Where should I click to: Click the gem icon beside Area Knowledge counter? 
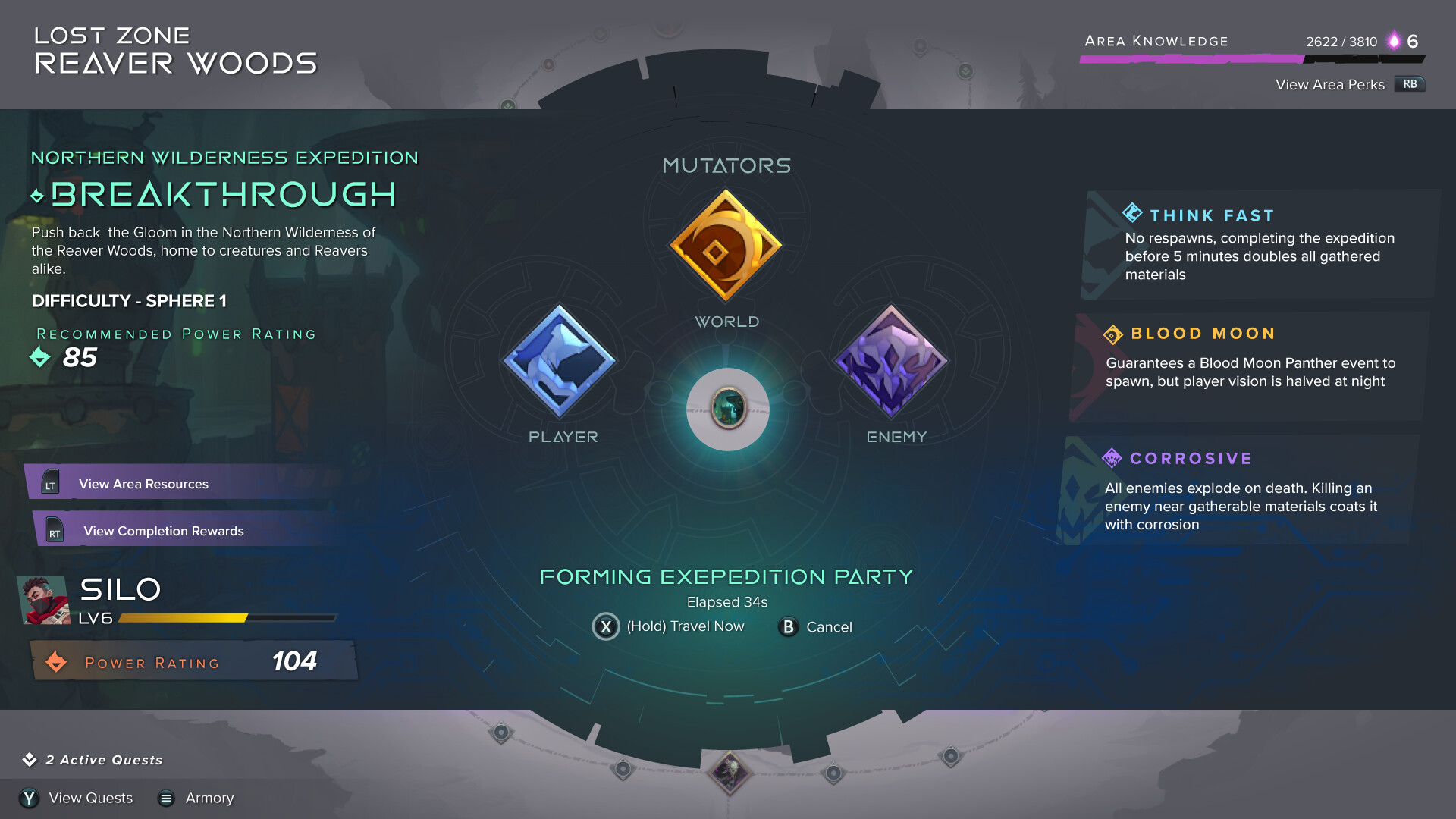pos(1394,42)
